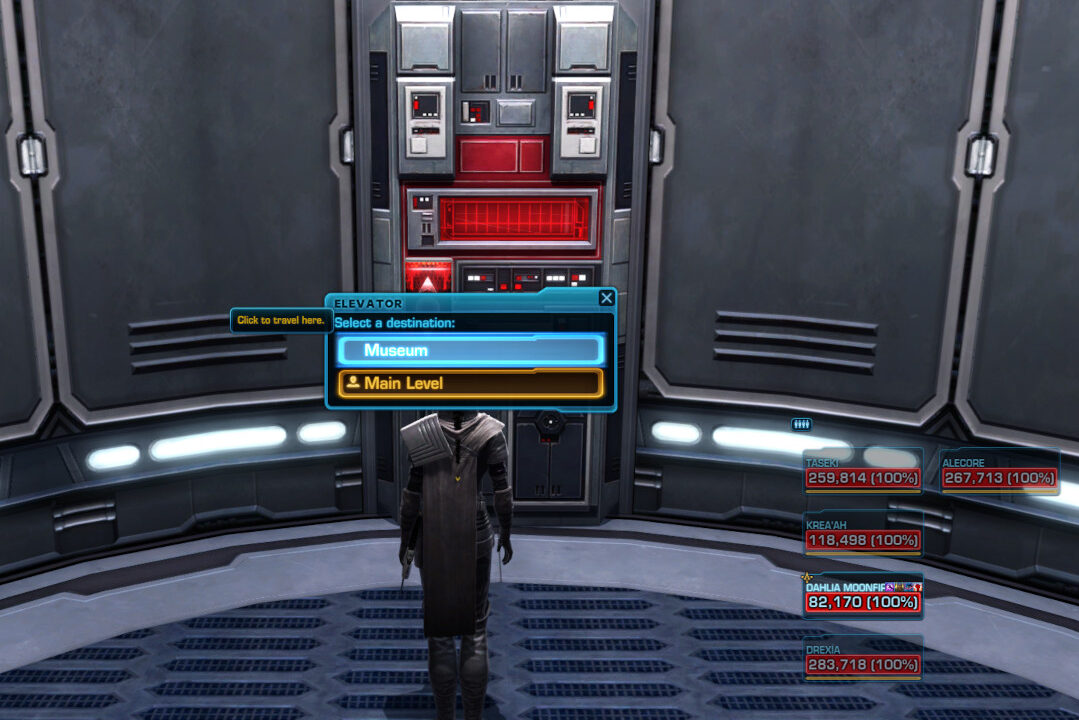Choose the Museum elevator destination
The width and height of the screenshot is (1079, 720).
tap(470, 350)
